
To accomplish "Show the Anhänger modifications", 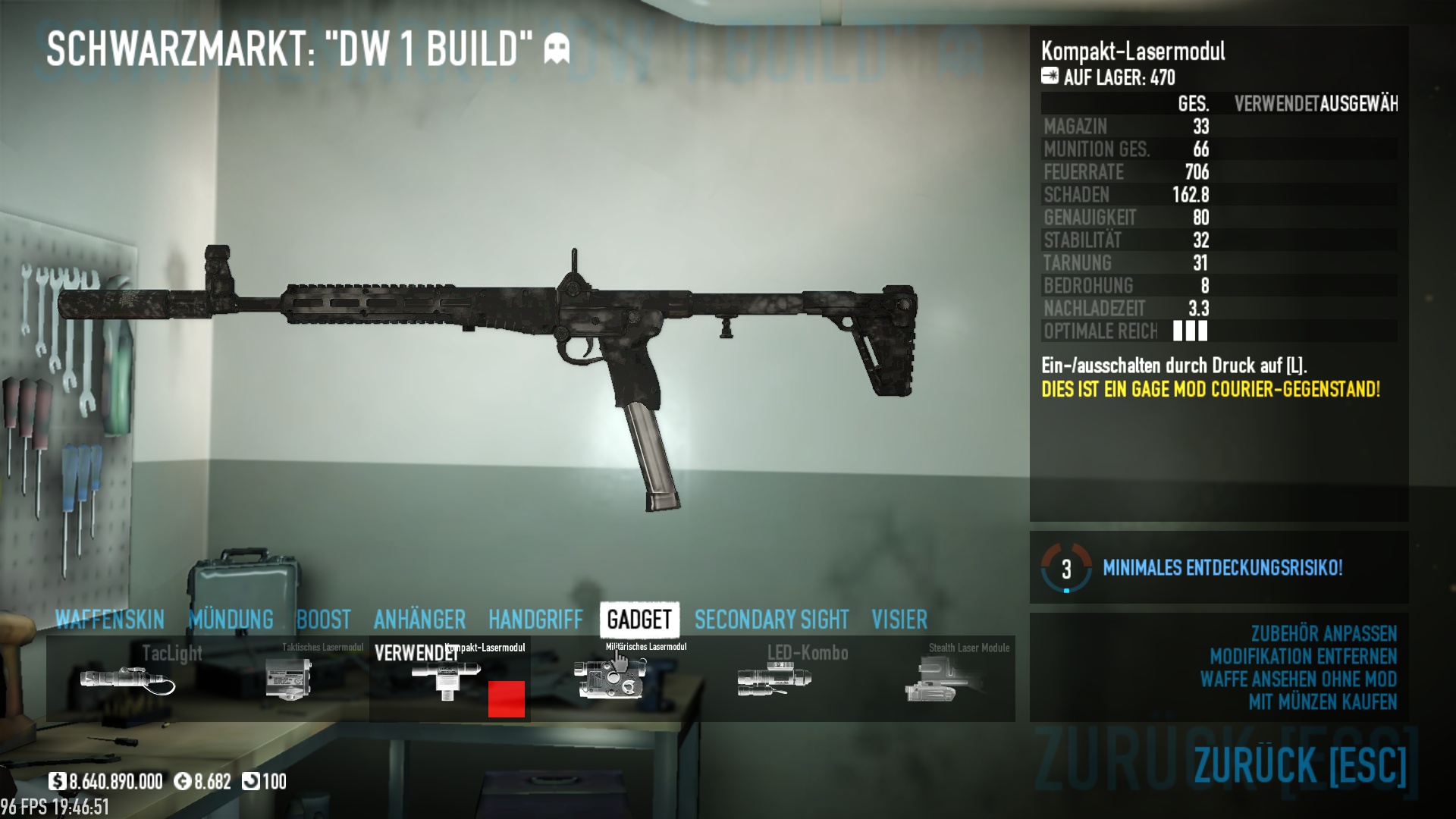I will pyautogui.click(x=419, y=620).
